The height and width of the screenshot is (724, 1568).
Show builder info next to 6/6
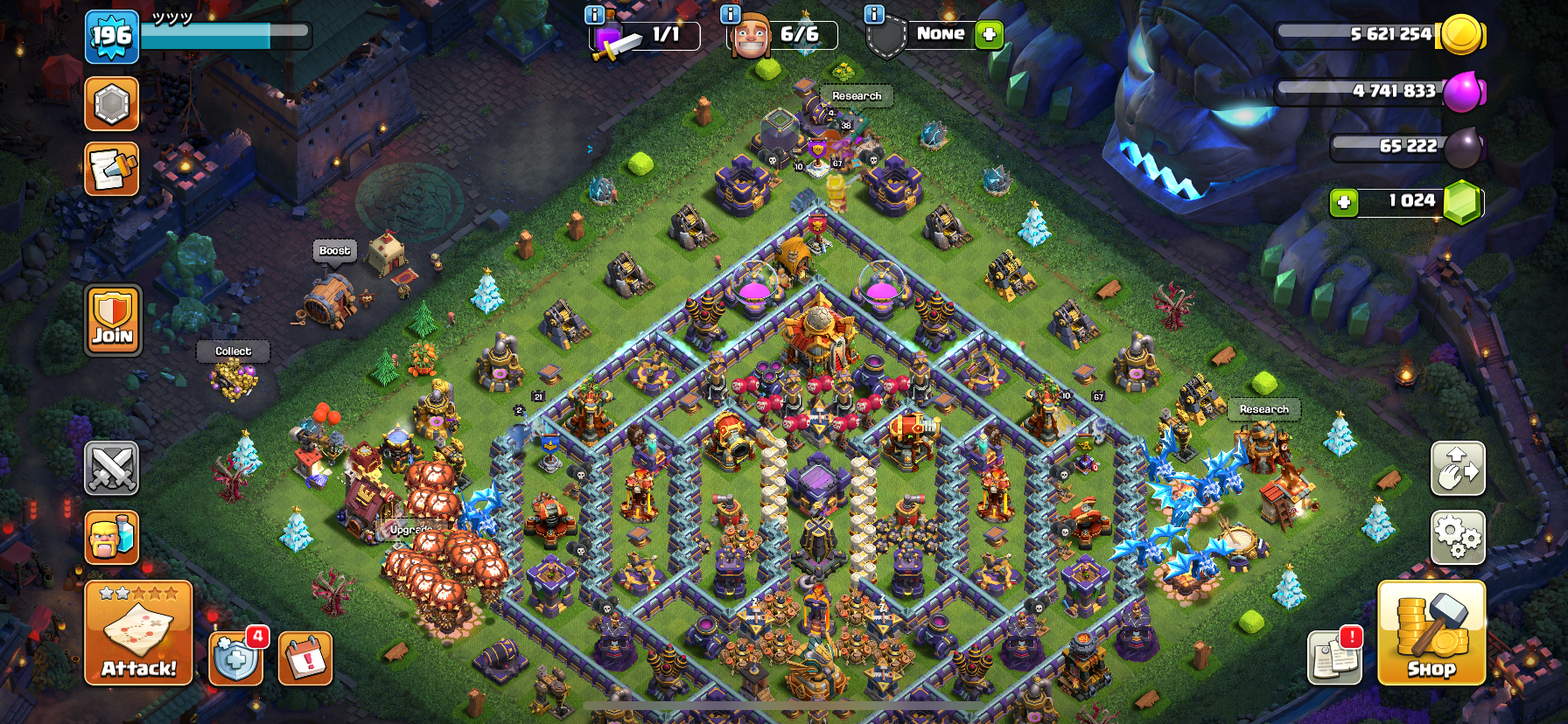730,14
